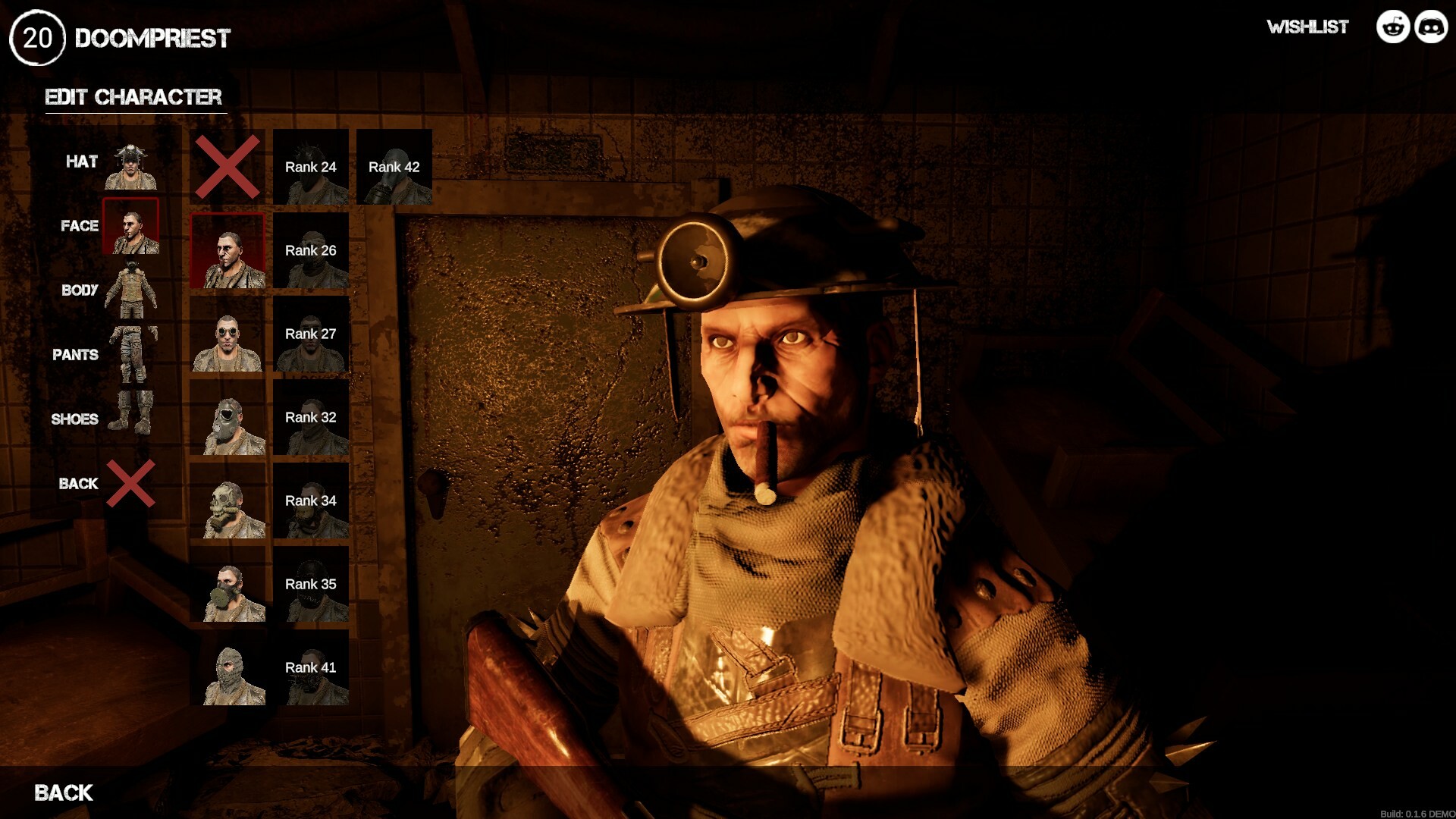Go back from Edit Character screen
This screenshot has width=1456, height=819.
tap(64, 793)
